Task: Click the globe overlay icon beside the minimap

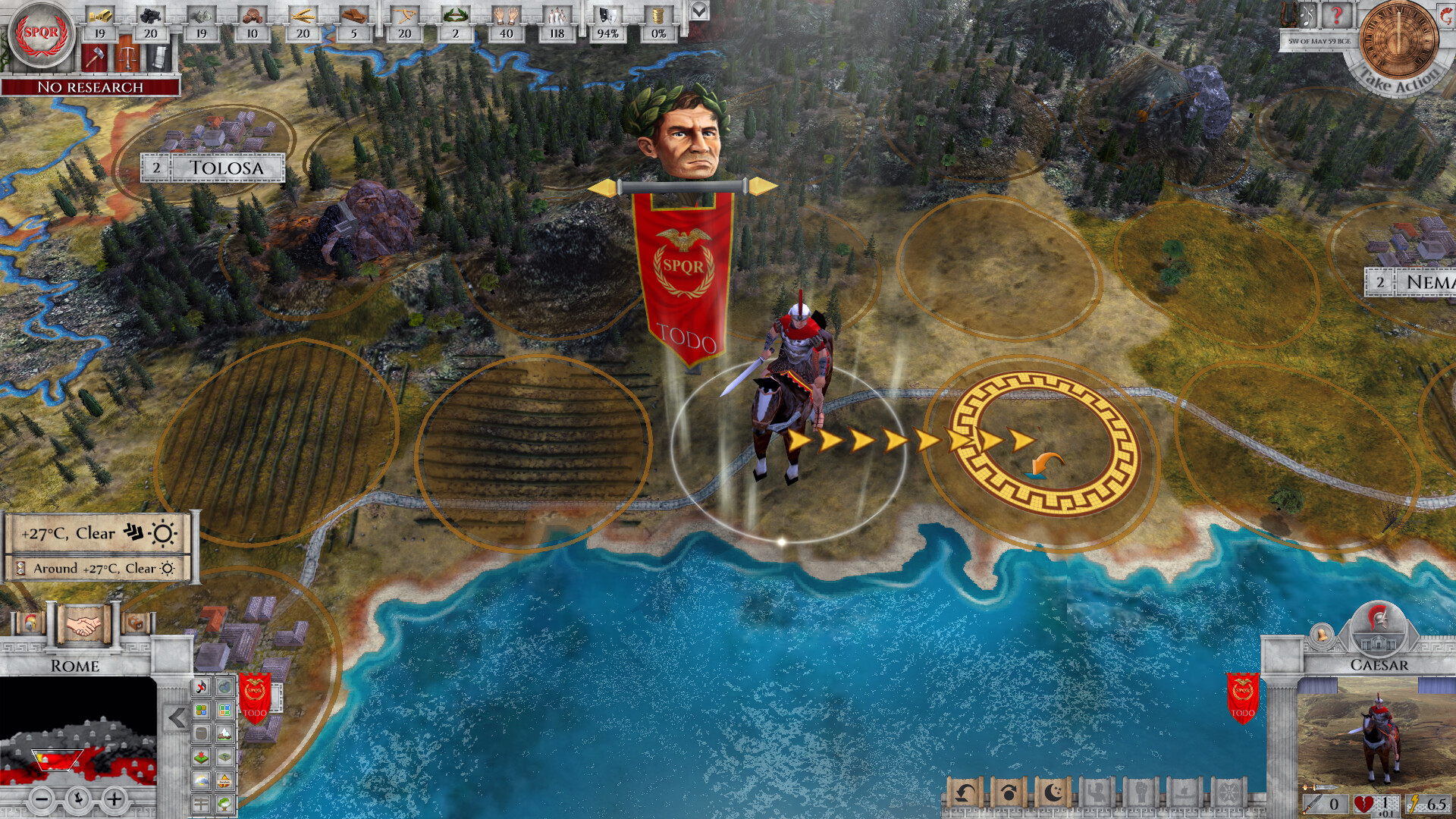Action: pyautogui.click(x=224, y=687)
